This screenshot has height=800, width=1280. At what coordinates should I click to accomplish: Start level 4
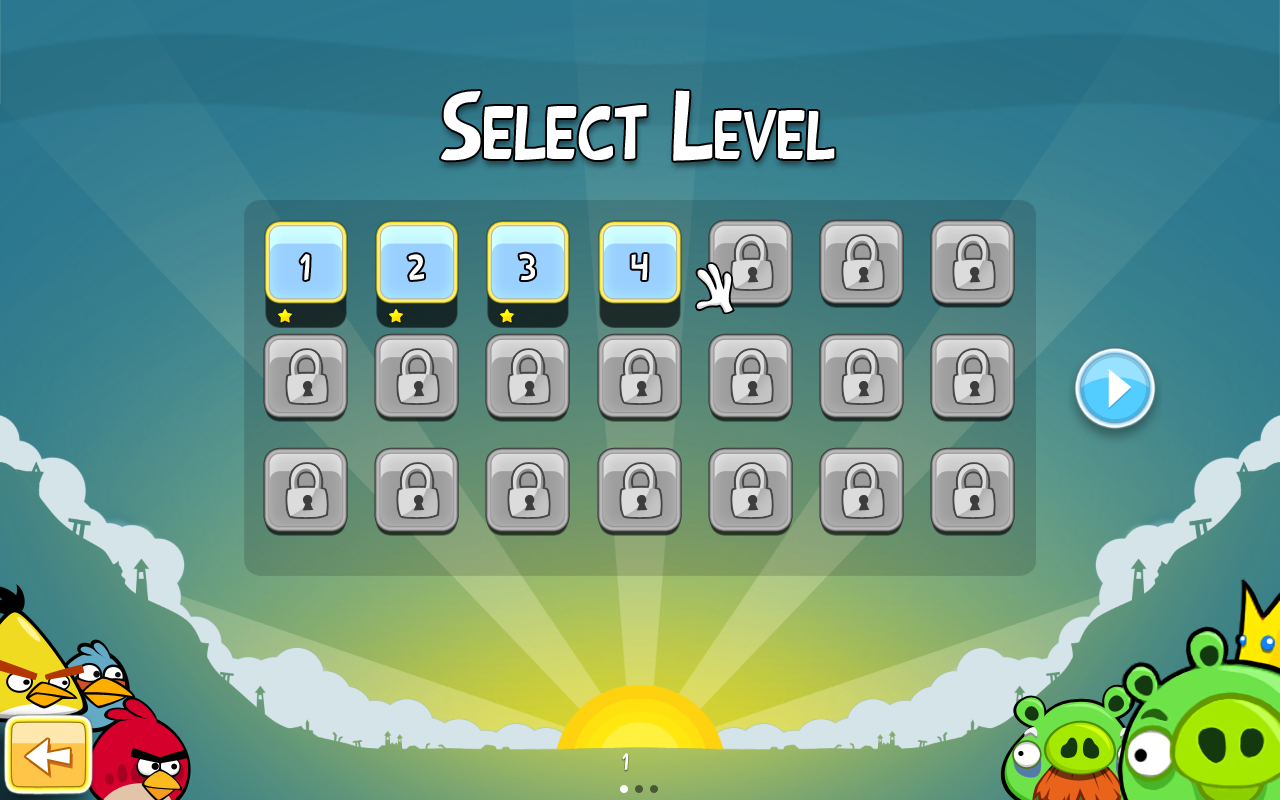[639, 263]
